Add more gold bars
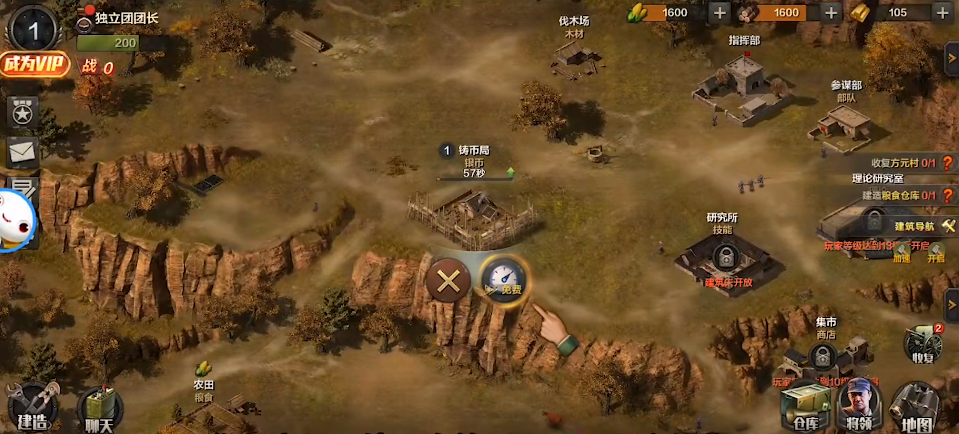959x434 pixels. click(x=942, y=12)
